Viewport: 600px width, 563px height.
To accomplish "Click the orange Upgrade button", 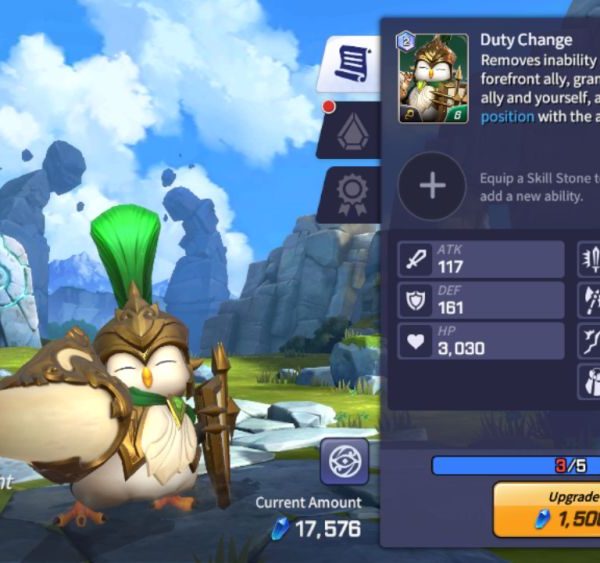I will click(x=548, y=510).
